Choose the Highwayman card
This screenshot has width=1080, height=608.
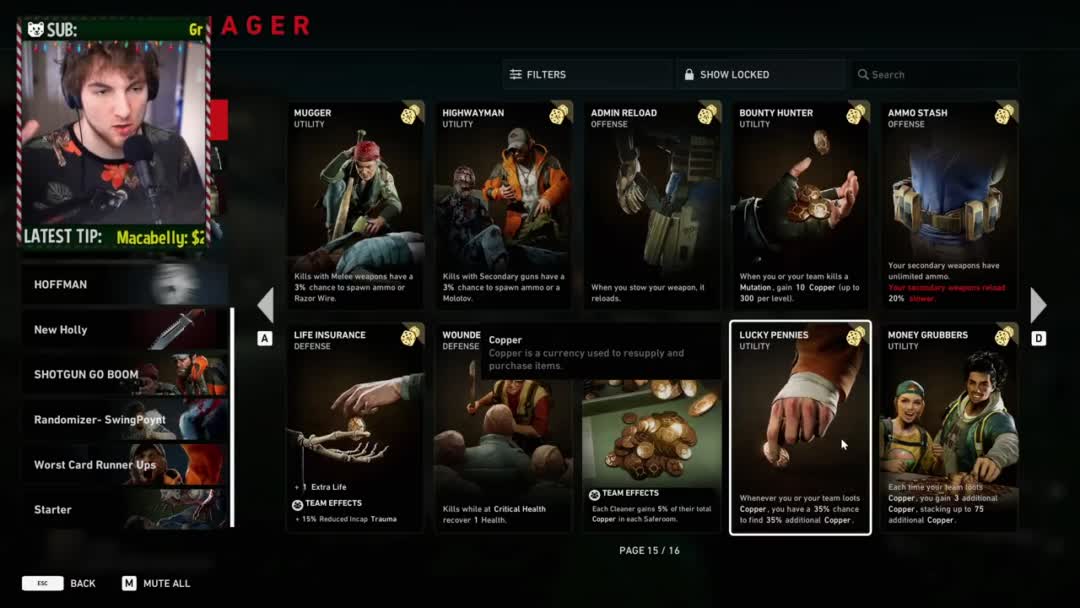(x=504, y=205)
